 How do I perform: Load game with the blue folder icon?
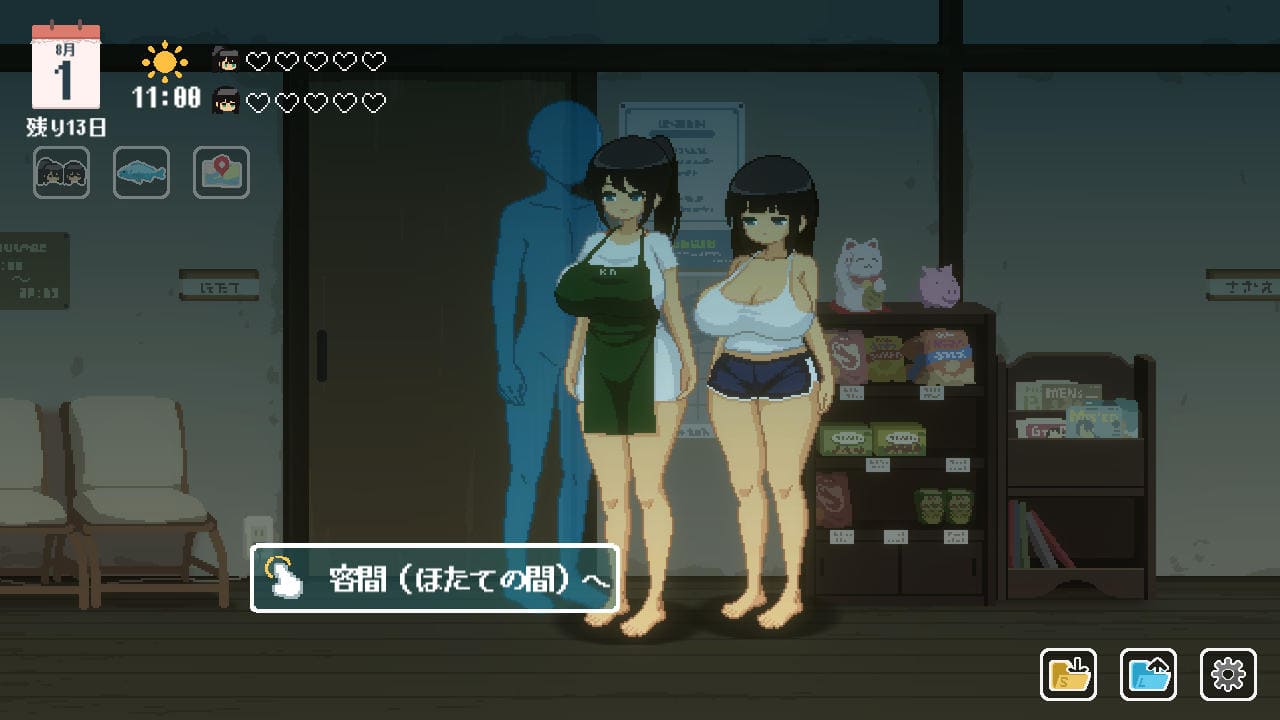(1148, 675)
